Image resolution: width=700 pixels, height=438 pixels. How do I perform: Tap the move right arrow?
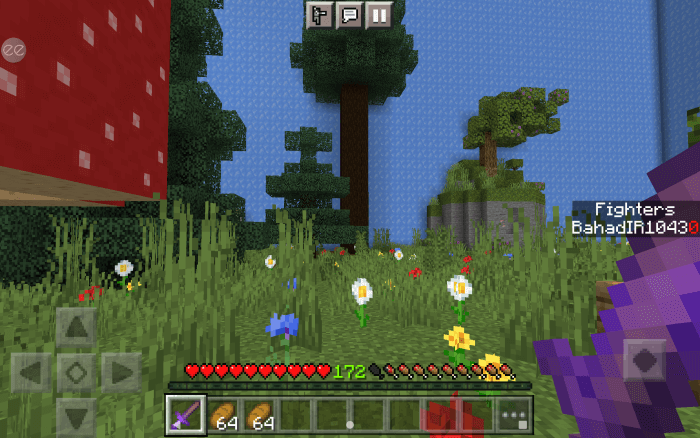point(122,374)
